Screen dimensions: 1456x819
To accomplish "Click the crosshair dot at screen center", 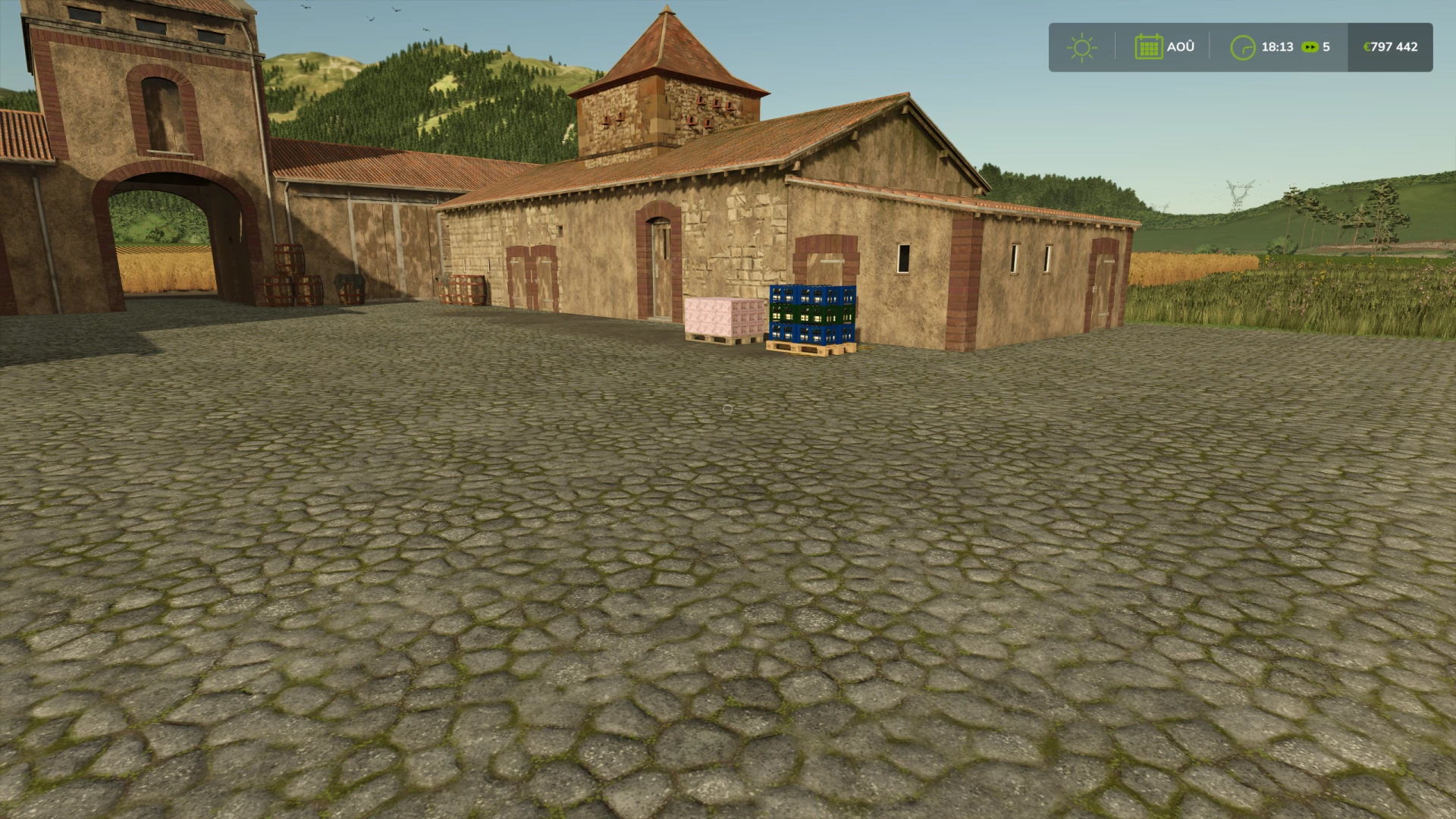I will click(728, 409).
